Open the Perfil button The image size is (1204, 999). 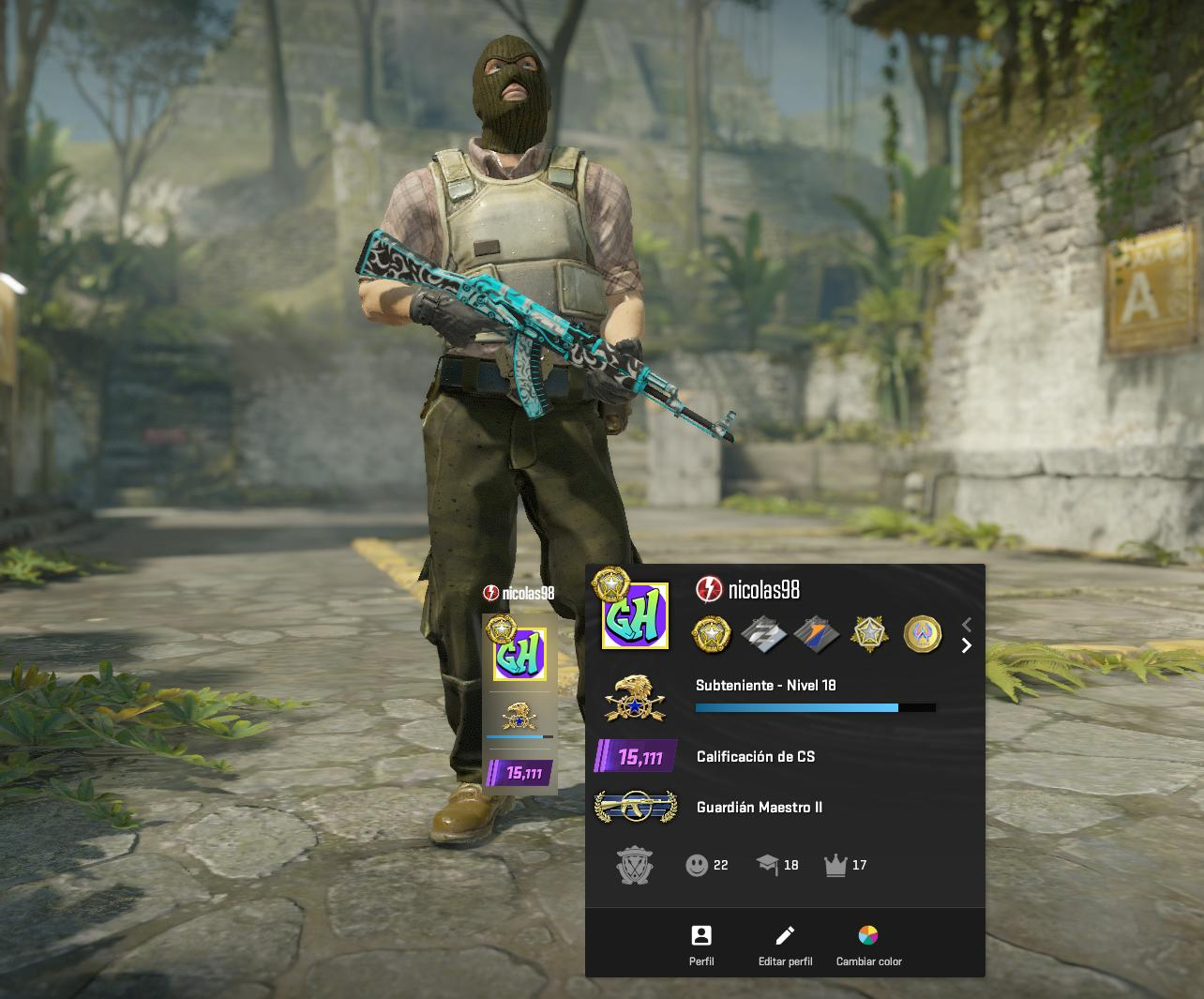tap(701, 944)
